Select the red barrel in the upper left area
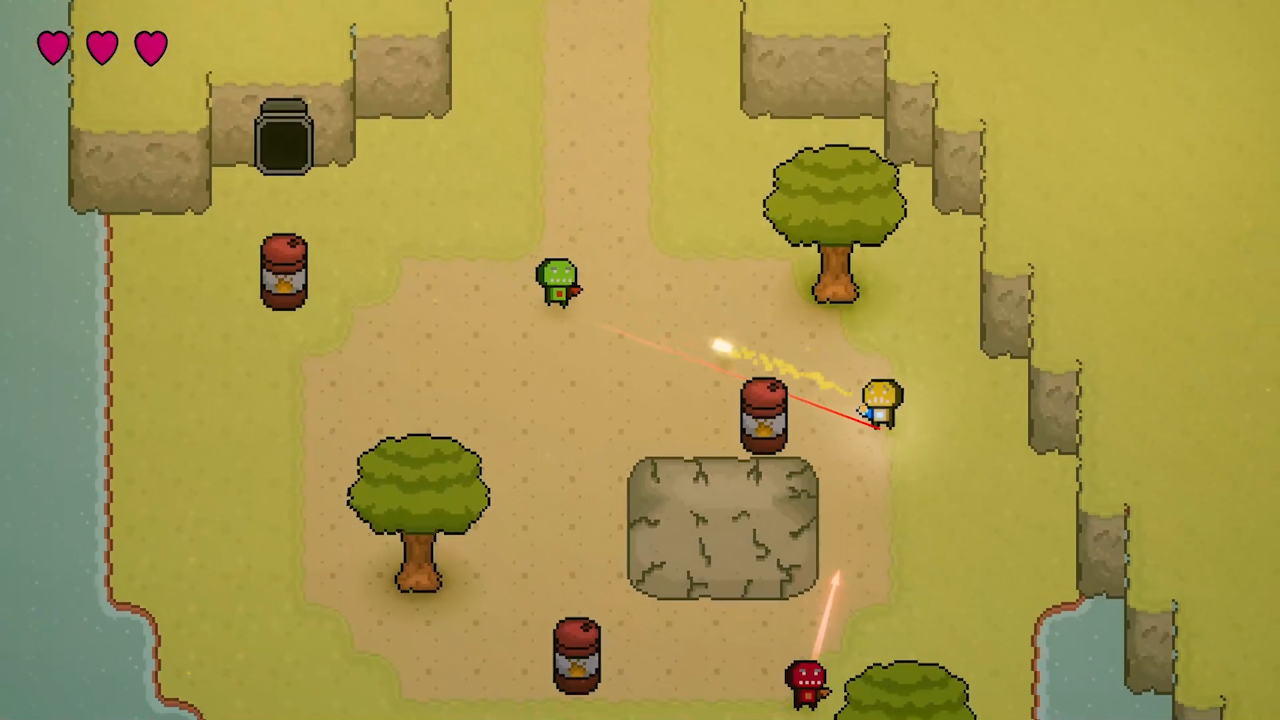The width and height of the screenshot is (1280, 720). click(x=284, y=270)
